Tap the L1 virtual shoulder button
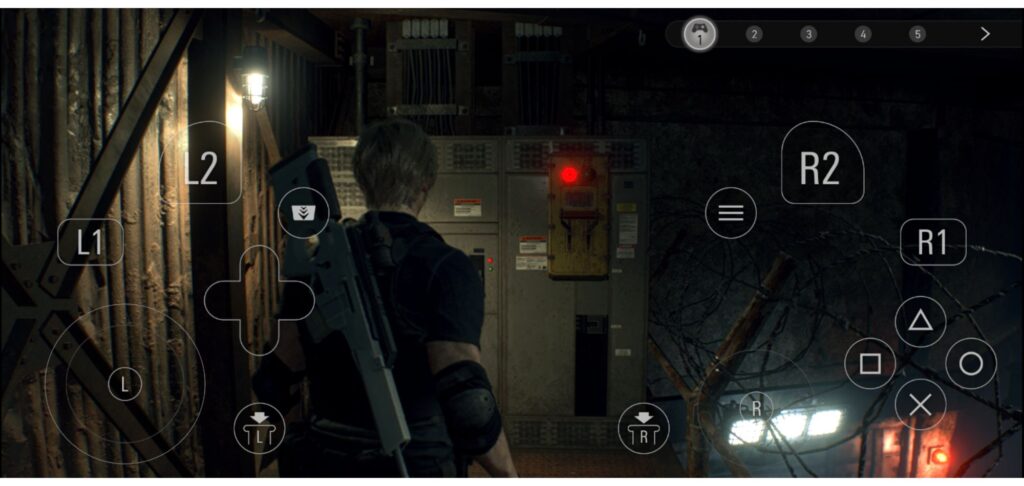The width and height of the screenshot is (1024, 486). click(90, 242)
